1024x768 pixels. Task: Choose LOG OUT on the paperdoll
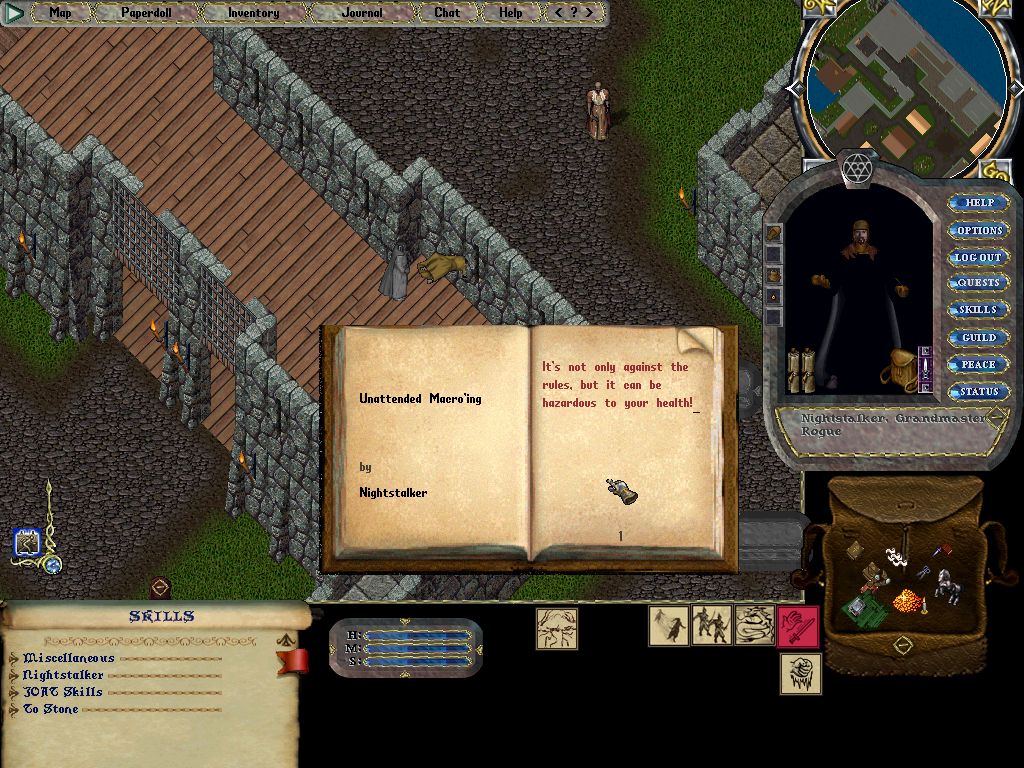point(978,257)
